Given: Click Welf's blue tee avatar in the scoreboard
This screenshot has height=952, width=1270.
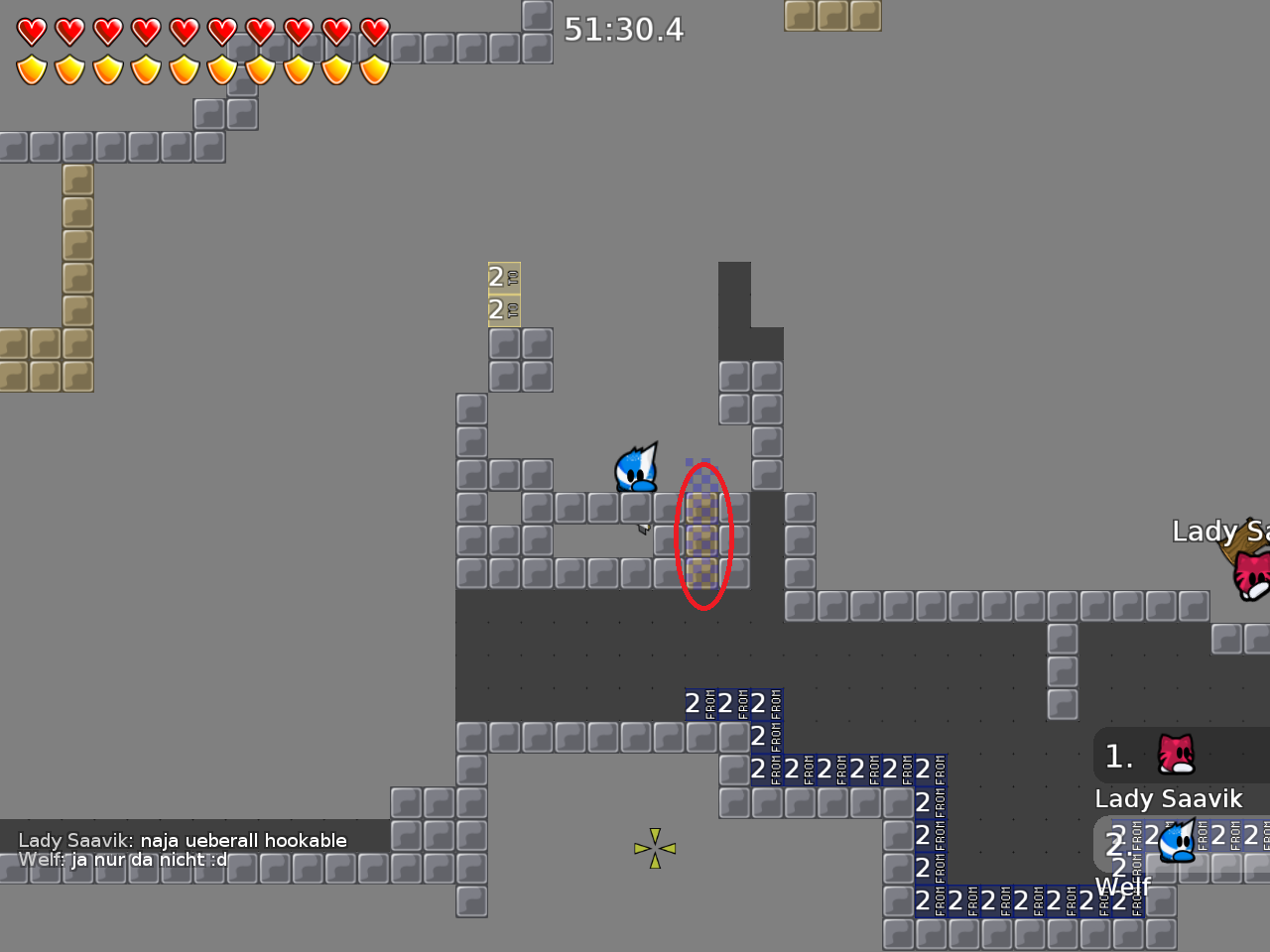Looking at the screenshot, I should click(x=1178, y=844).
